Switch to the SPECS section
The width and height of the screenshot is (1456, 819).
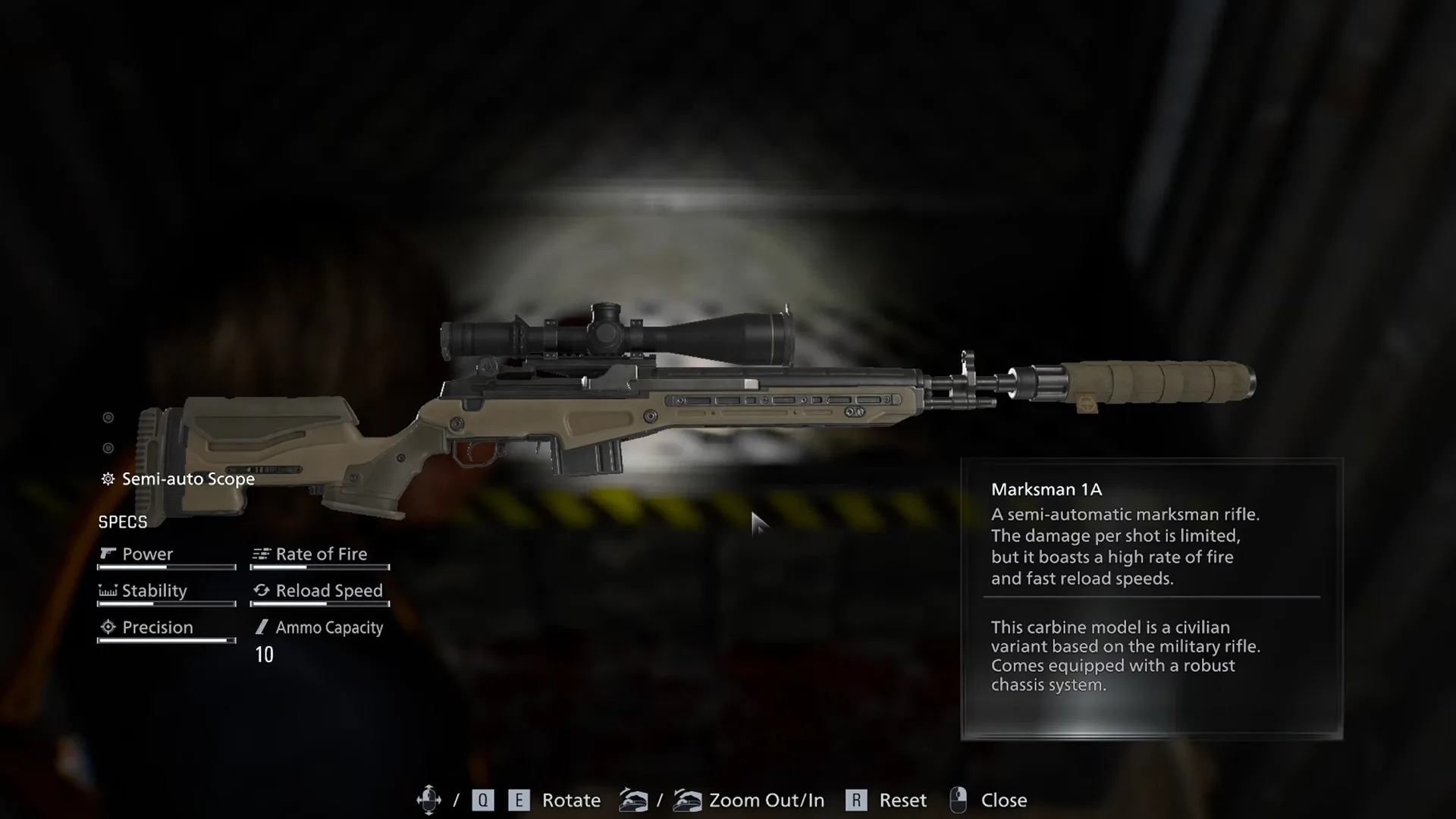124,522
